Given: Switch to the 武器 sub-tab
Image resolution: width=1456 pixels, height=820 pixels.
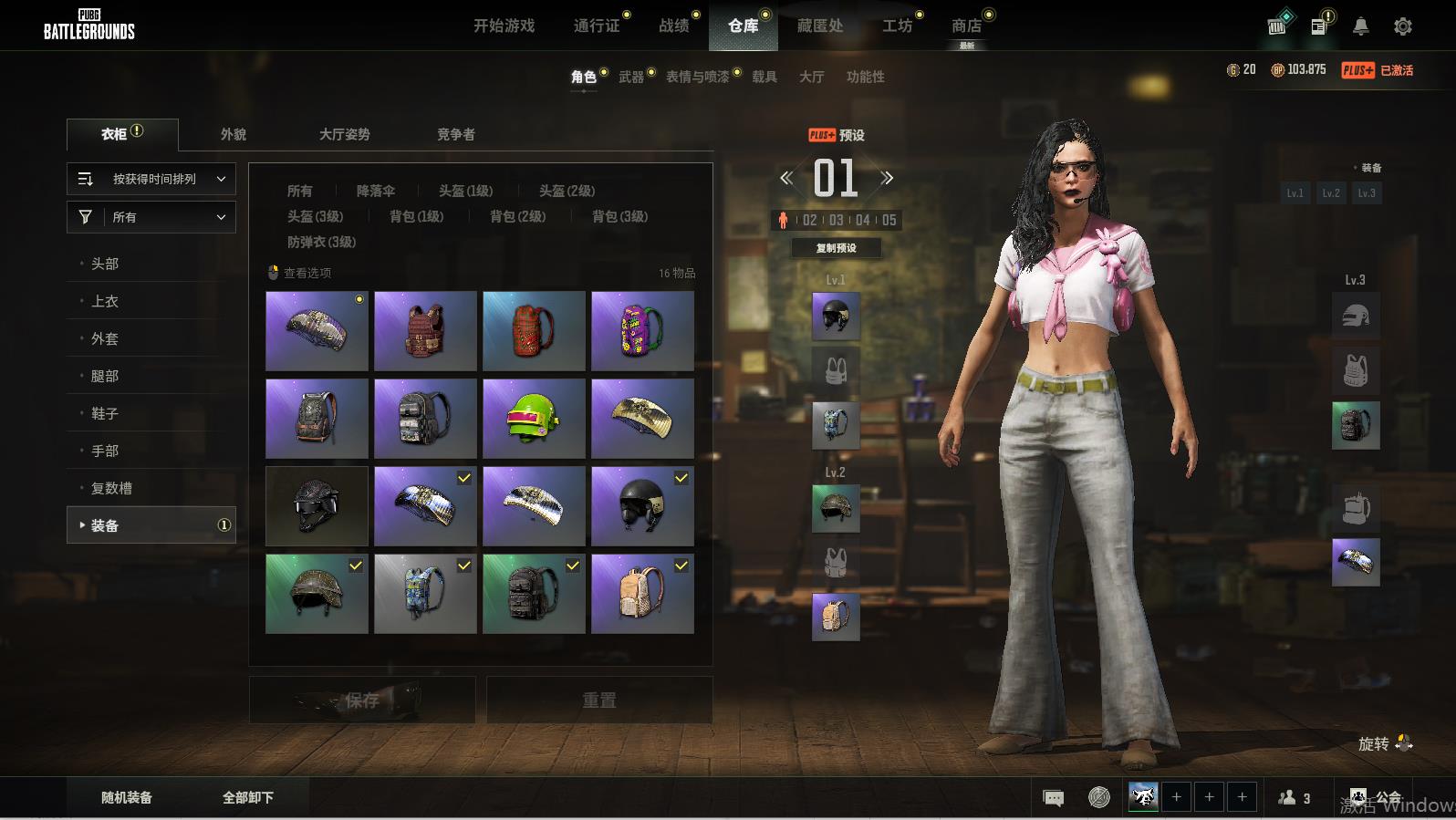Looking at the screenshot, I should point(630,77).
